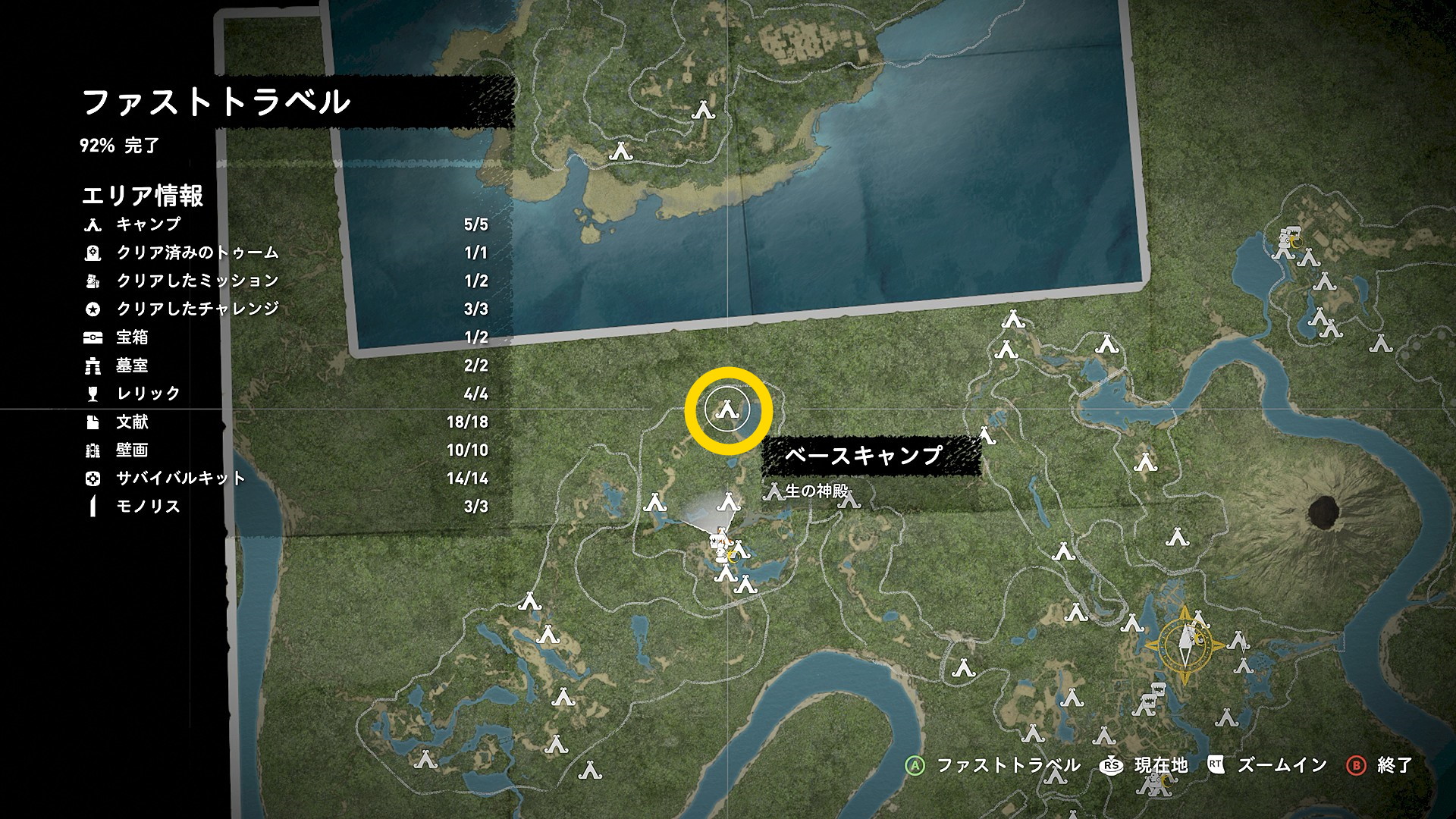The image size is (1456, 819).
Task: Click the golden compass player location marker
Action: (x=1185, y=645)
